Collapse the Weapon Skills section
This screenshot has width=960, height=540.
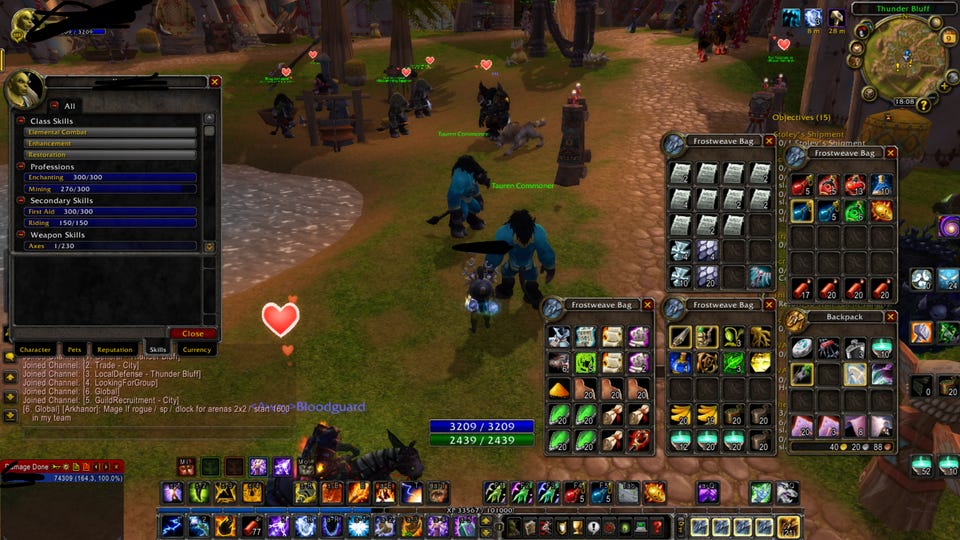21,235
